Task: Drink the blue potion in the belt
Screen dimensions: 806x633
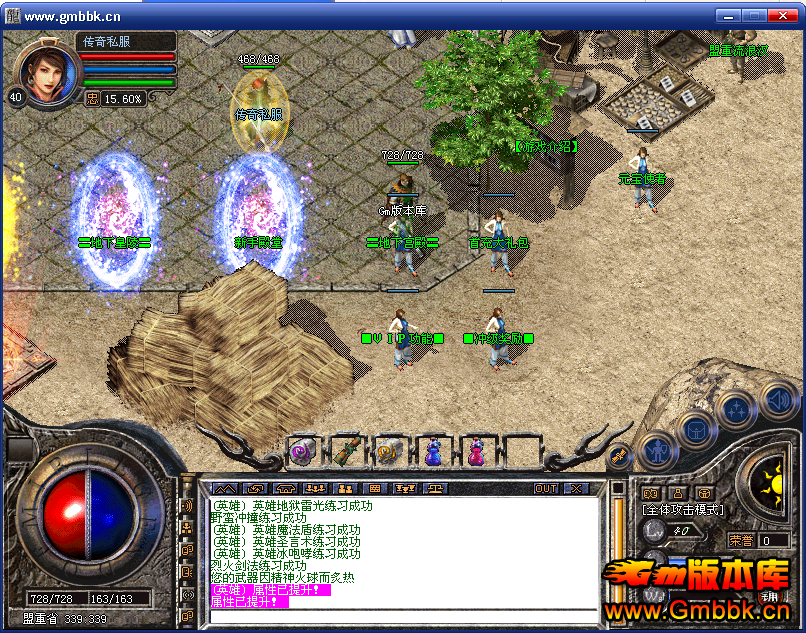Action: [433, 452]
